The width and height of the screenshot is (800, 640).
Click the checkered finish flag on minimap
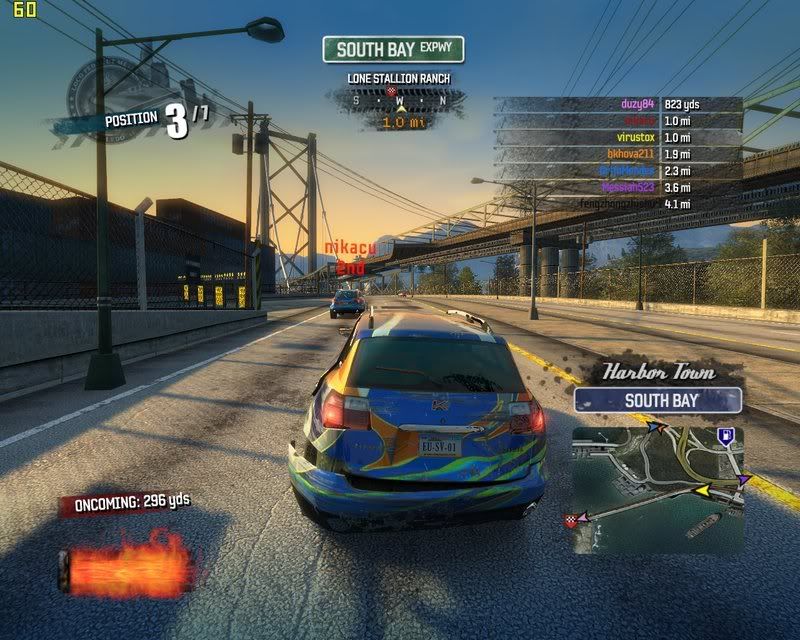click(x=573, y=519)
